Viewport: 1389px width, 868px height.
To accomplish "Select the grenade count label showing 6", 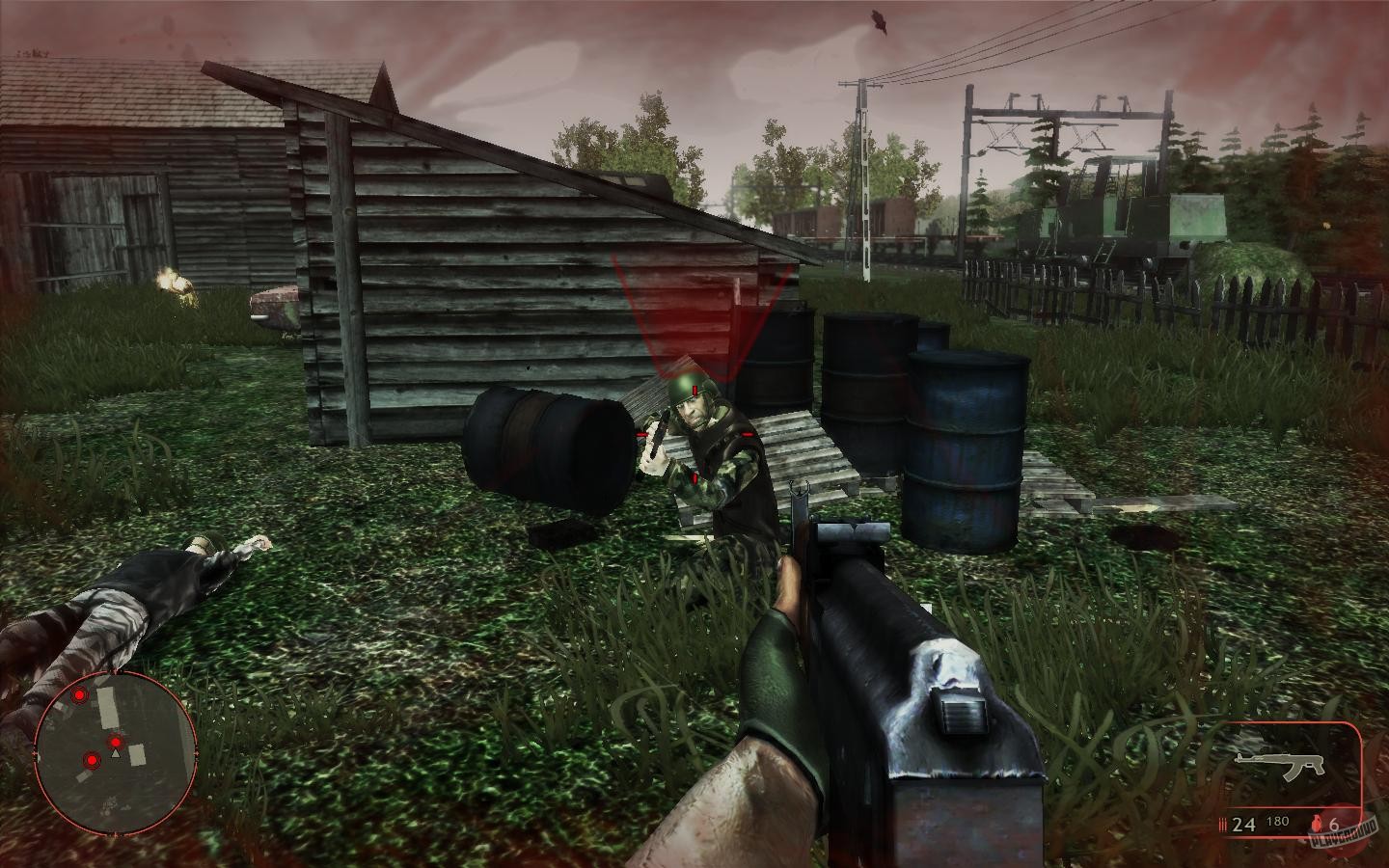I will (1334, 826).
